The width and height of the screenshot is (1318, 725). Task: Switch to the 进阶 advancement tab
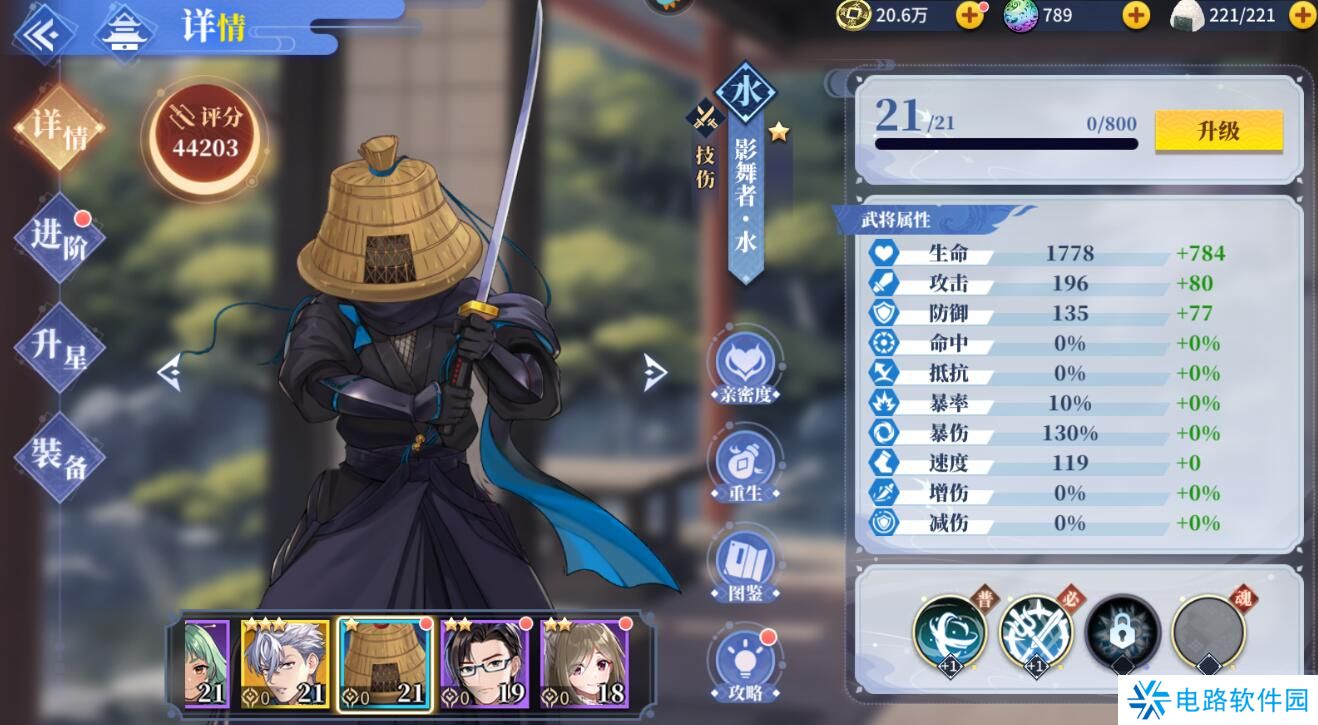pos(60,238)
